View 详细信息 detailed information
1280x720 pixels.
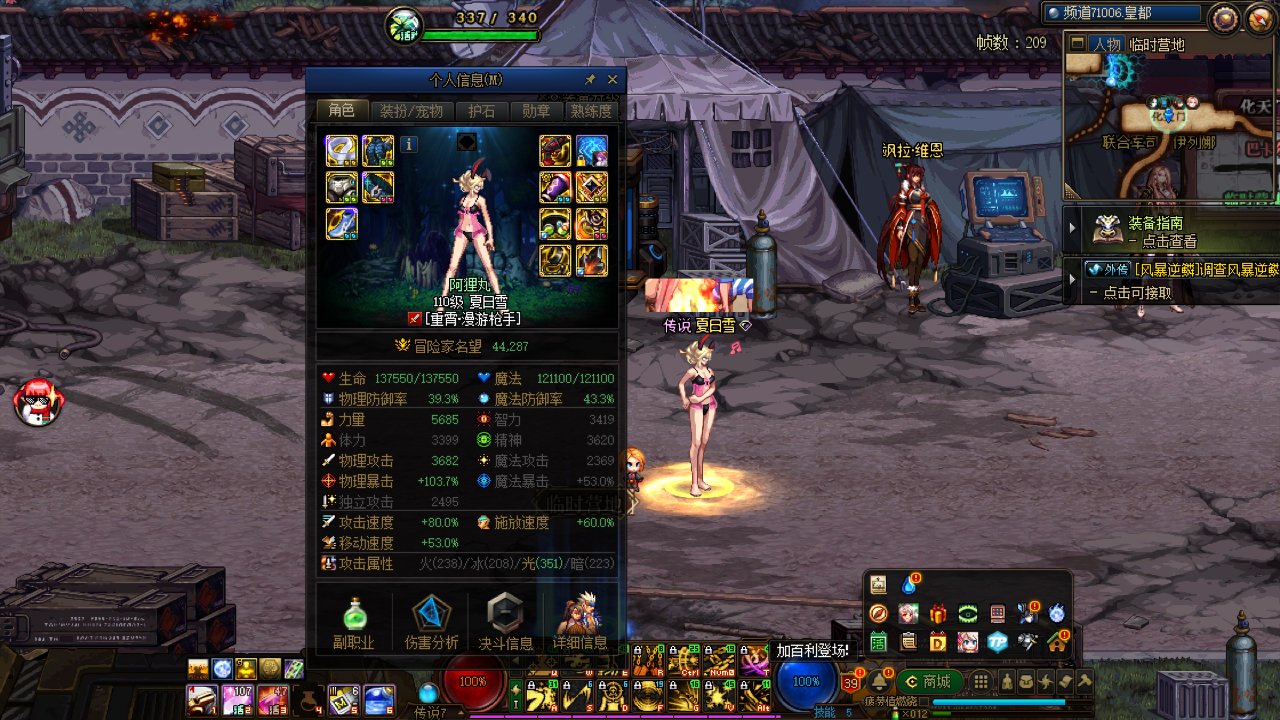pyautogui.click(x=579, y=622)
